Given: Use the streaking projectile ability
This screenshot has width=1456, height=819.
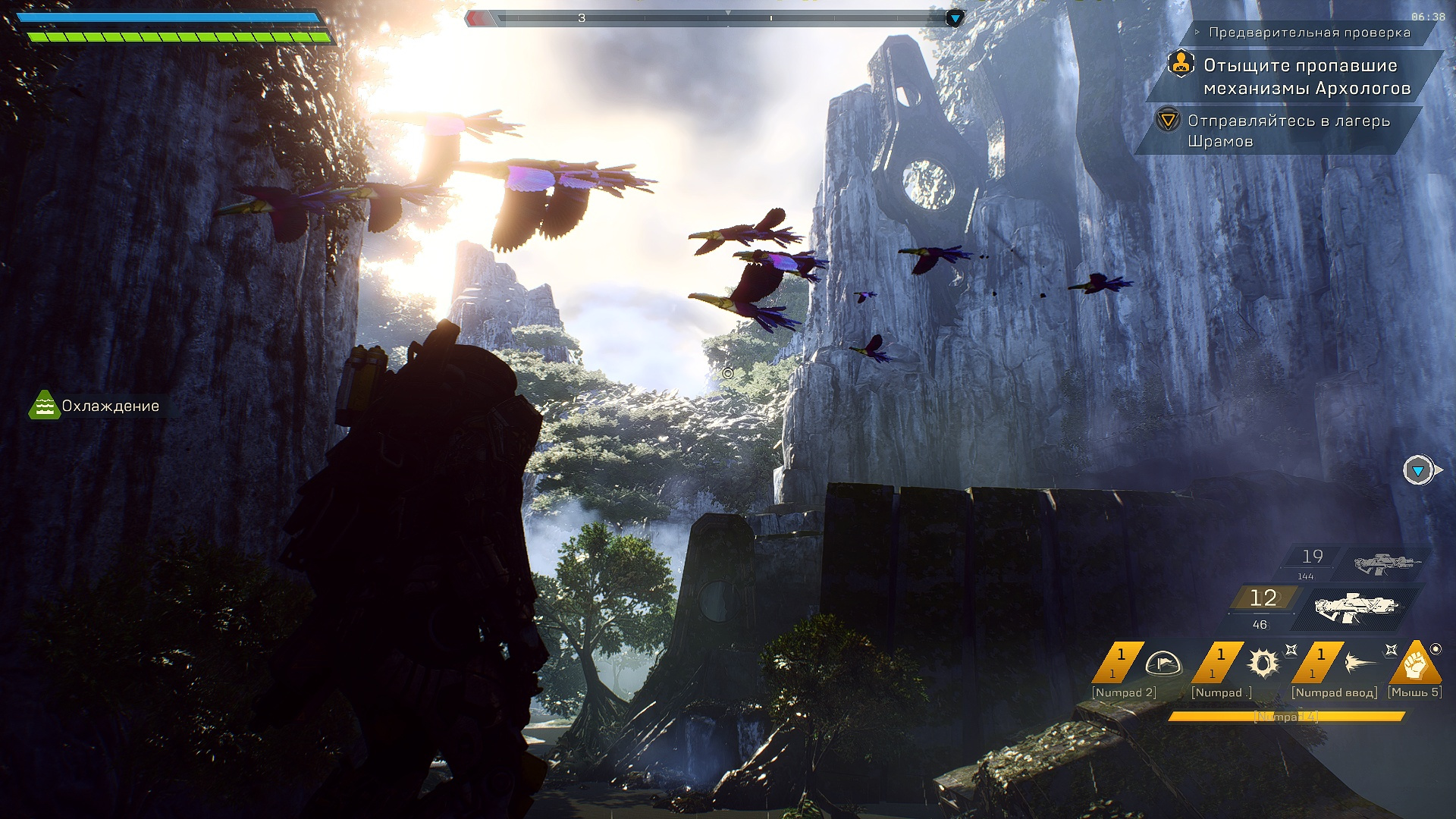Looking at the screenshot, I should (1361, 664).
